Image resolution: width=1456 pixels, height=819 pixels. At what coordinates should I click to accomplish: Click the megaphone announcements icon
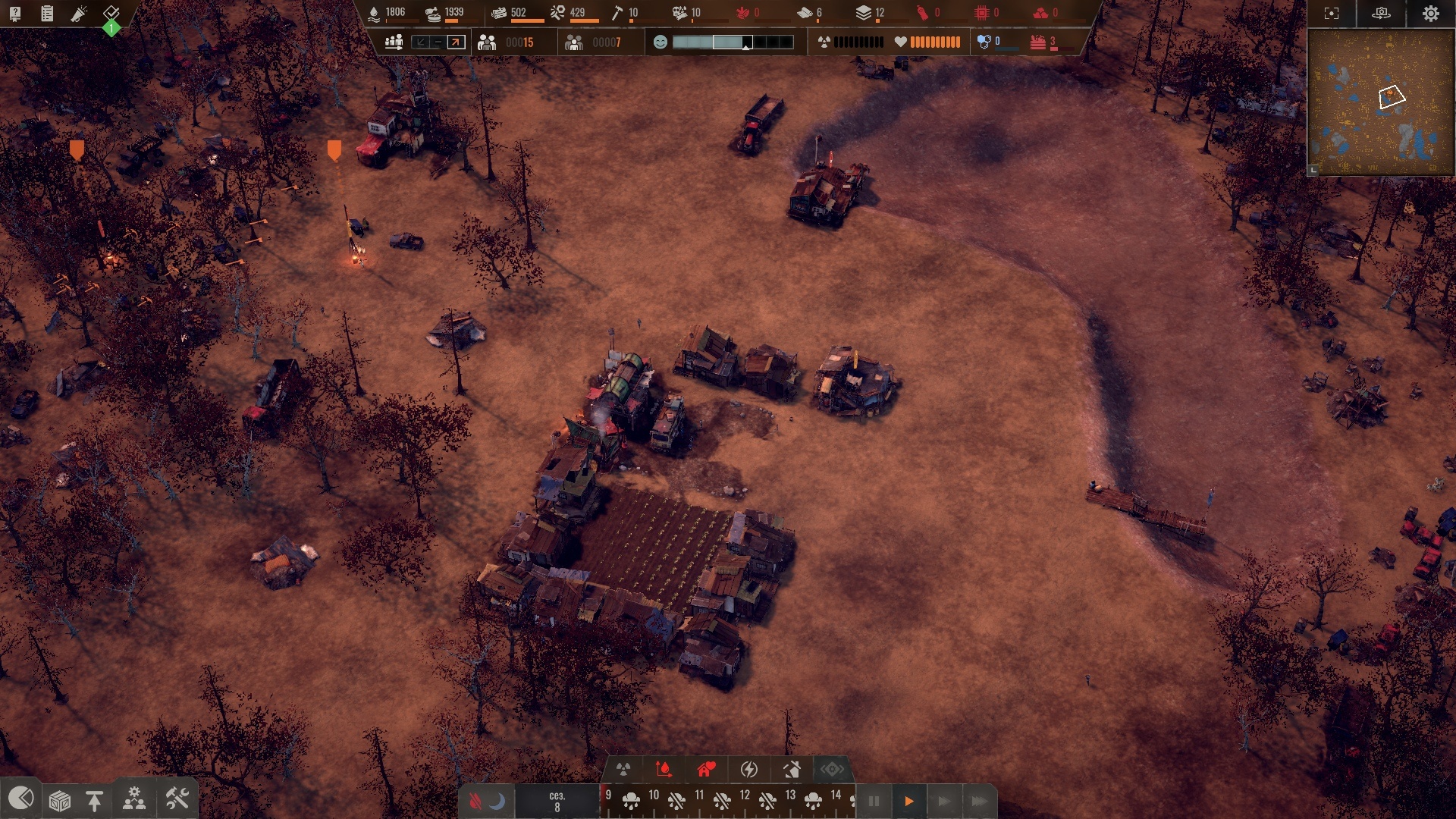click(x=79, y=13)
